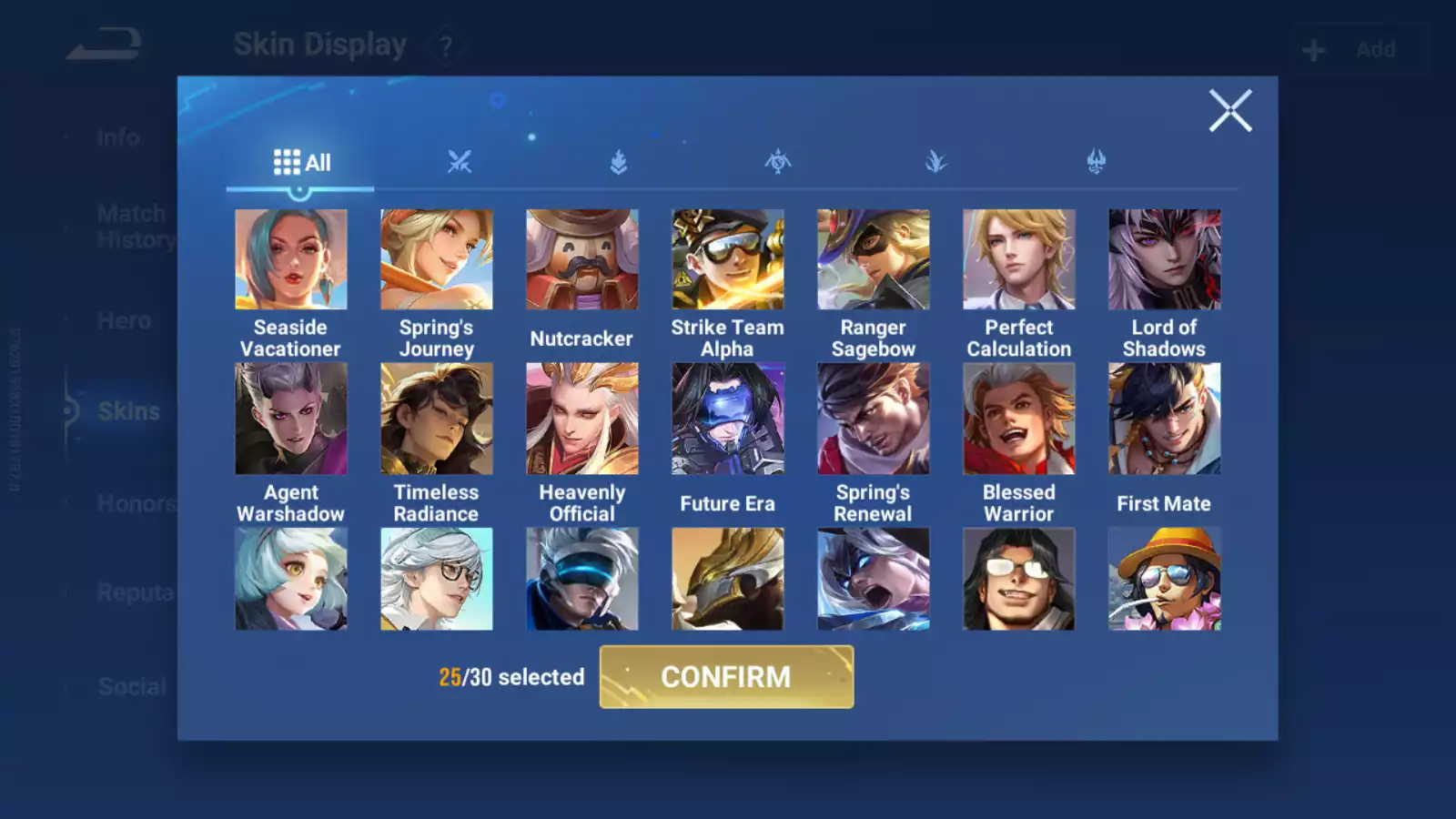Select the Strike Team Alpha skin
The height and width of the screenshot is (819, 1456).
pos(728,260)
